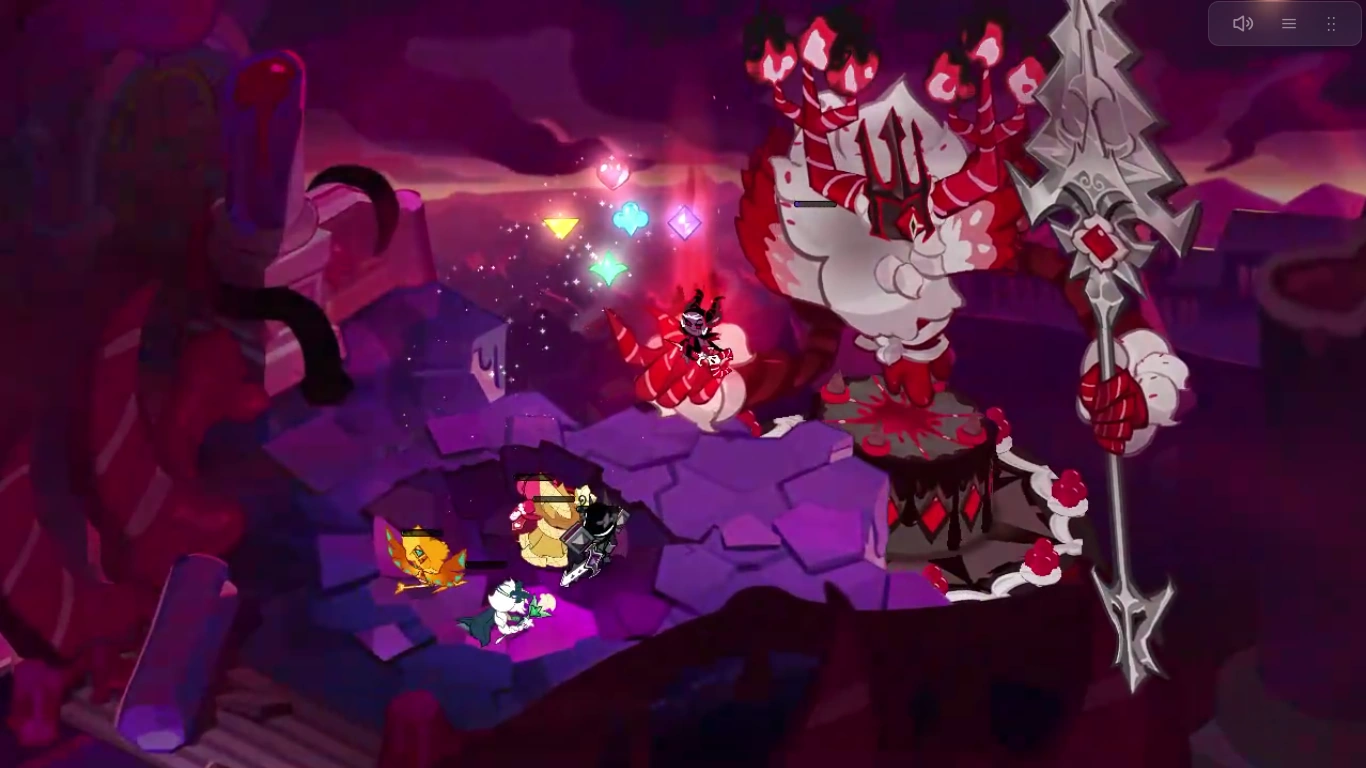This screenshot has width=1366, height=768.
Task: Click the pink heart jelly at the top
Action: pyautogui.click(x=613, y=172)
